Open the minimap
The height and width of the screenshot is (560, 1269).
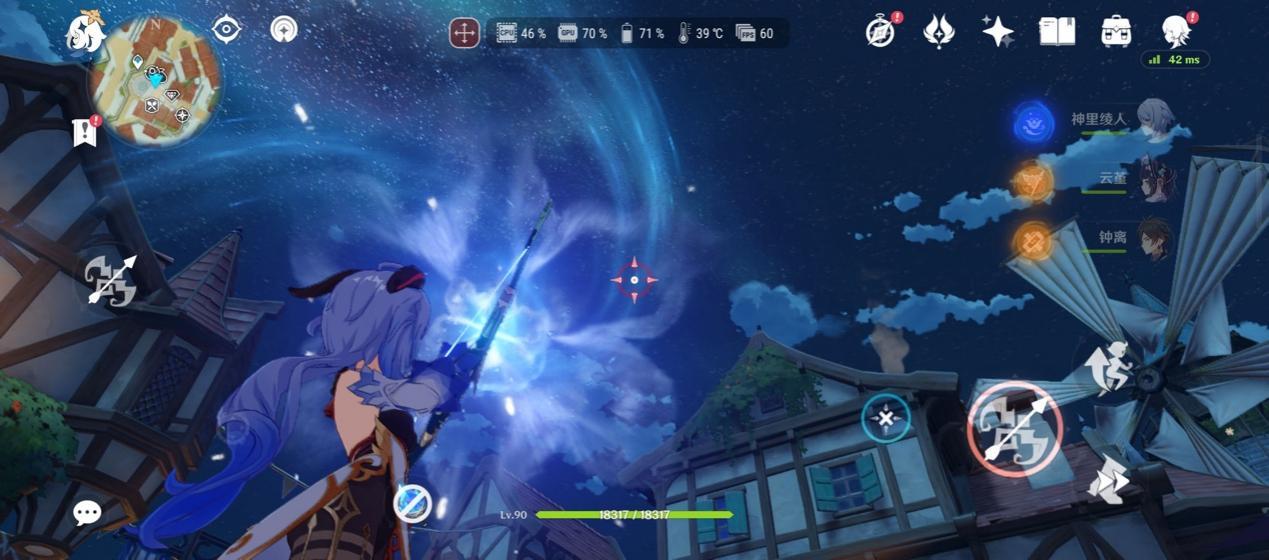pos(155,82)
